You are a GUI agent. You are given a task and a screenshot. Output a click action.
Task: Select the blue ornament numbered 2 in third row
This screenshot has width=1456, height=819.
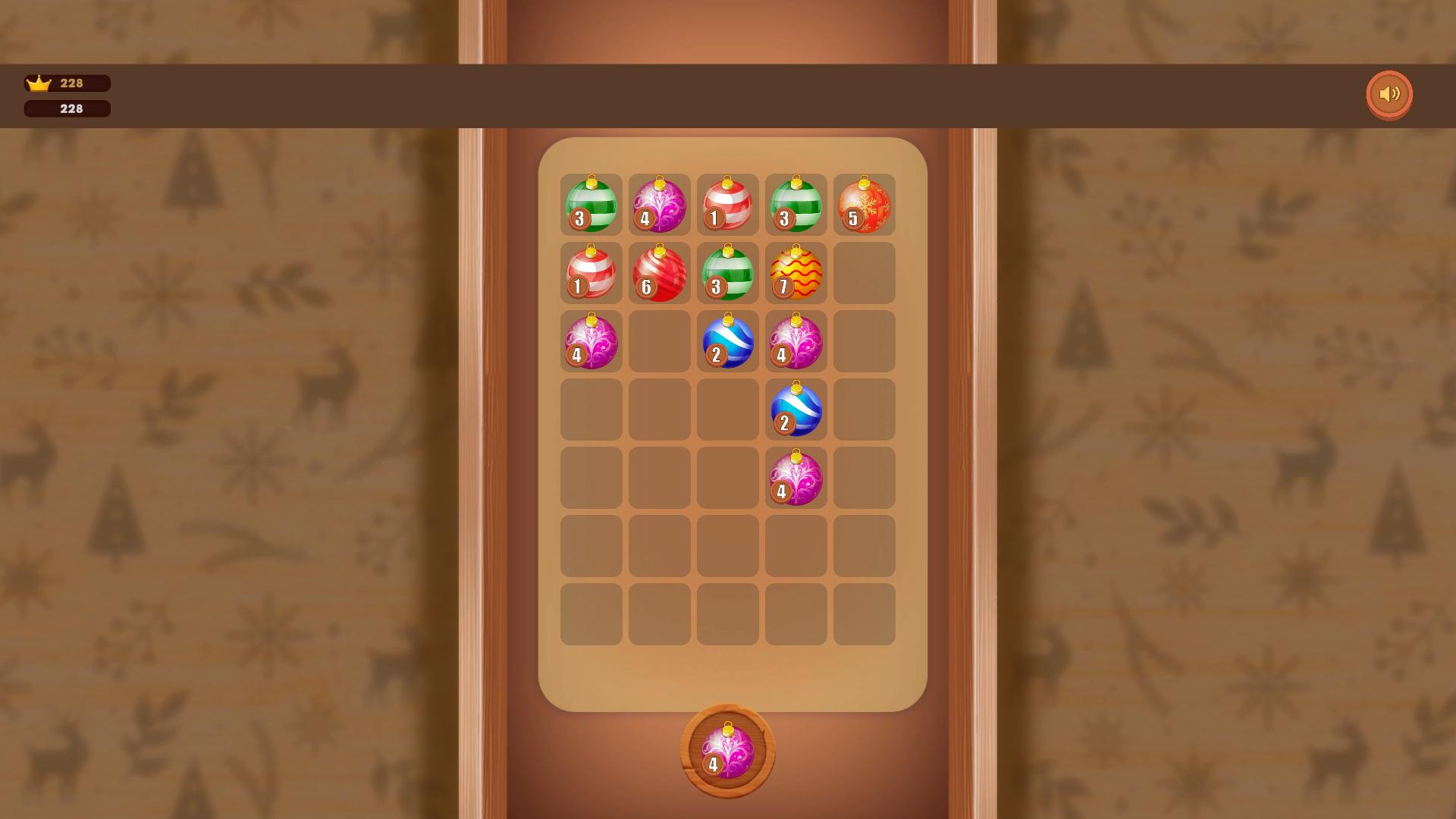(727, 341)
